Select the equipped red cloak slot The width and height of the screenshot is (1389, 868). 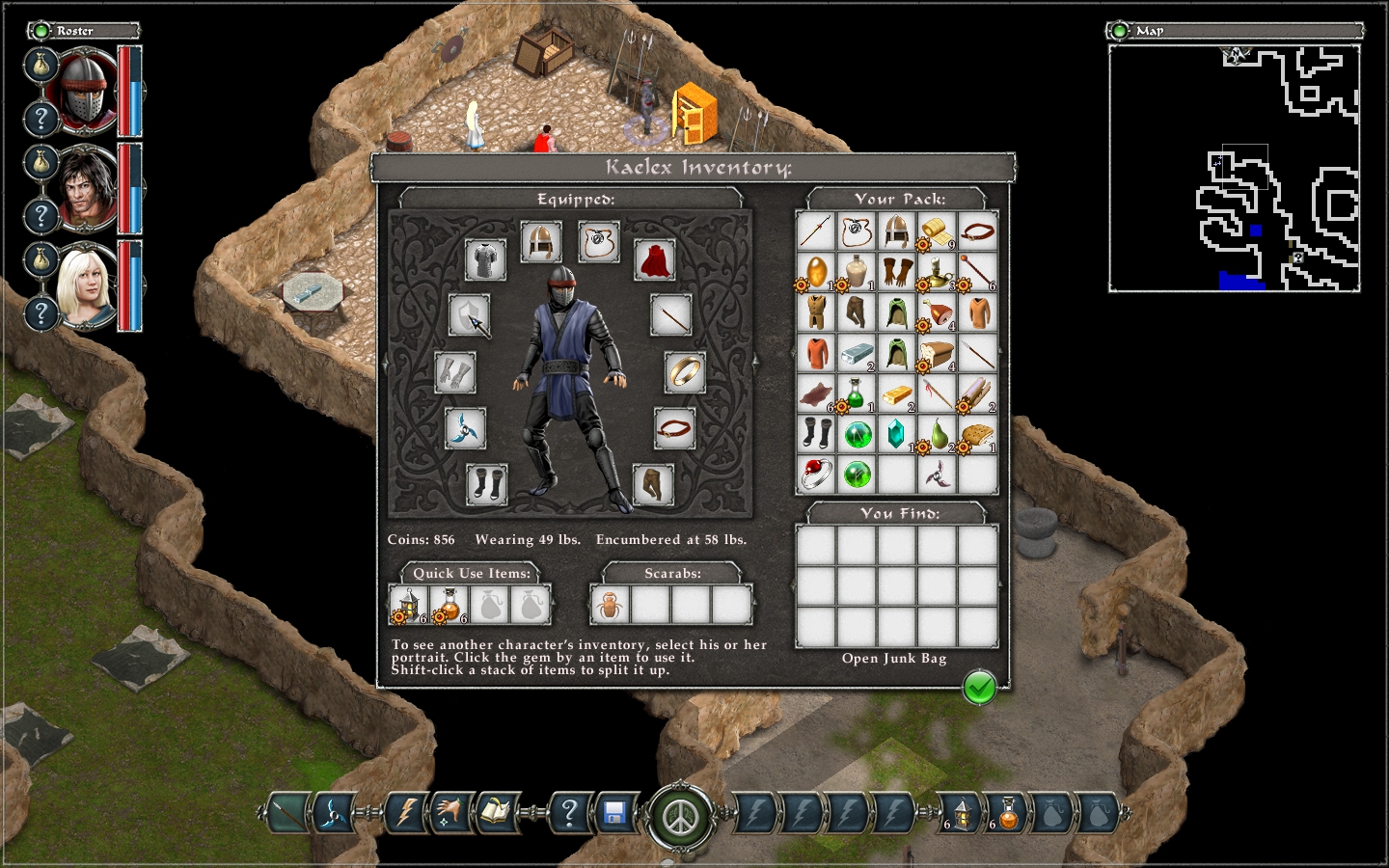click(654, 259)
